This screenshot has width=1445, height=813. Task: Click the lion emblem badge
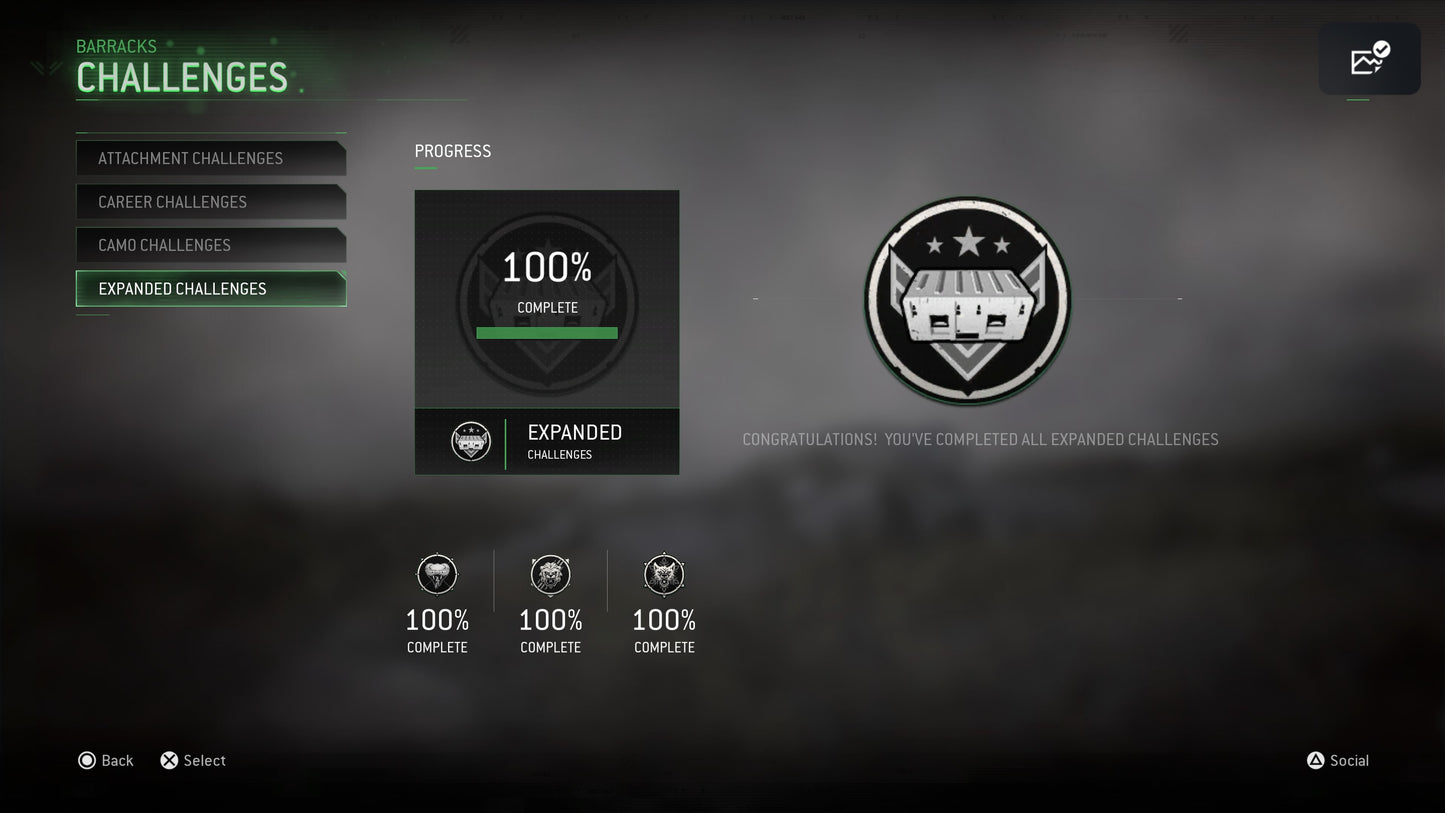coord(550,575)
